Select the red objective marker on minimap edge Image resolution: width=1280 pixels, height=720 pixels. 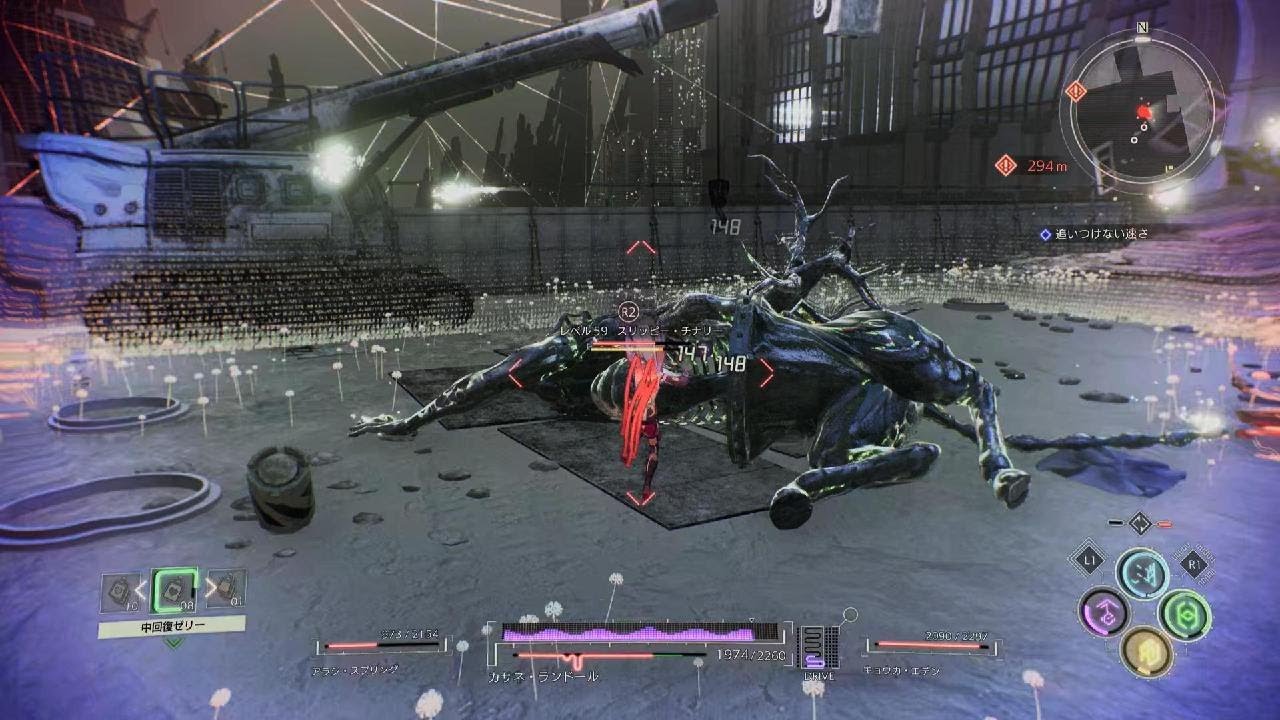click(x=1076, y=92)
